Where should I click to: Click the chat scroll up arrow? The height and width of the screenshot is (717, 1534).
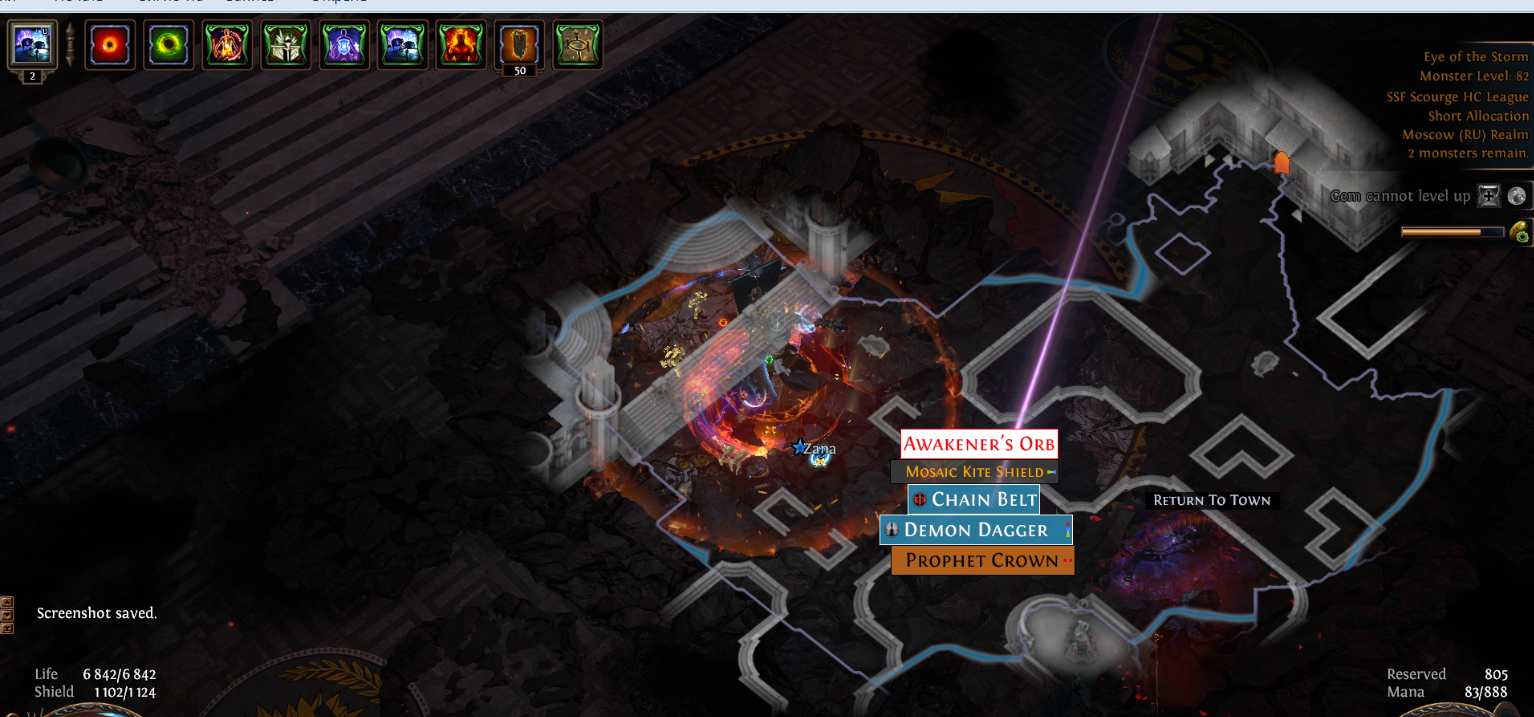click(7, 602)
